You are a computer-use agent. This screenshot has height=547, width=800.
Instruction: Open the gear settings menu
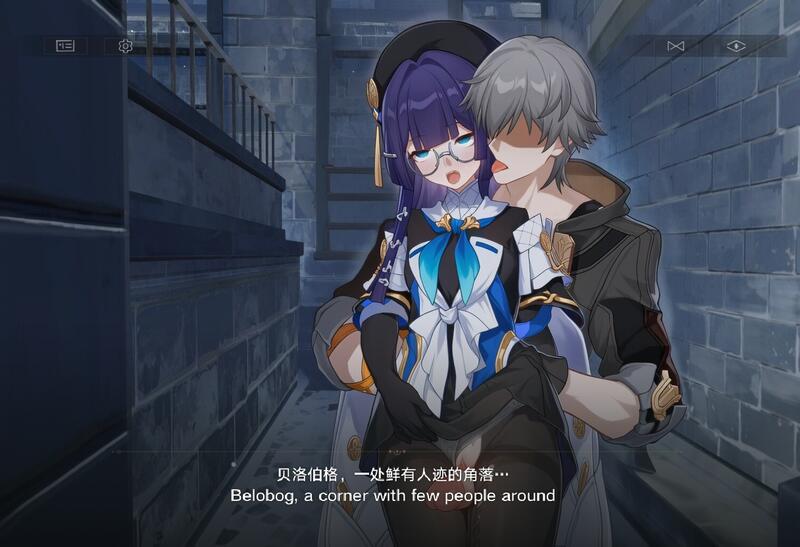(125, 46)
